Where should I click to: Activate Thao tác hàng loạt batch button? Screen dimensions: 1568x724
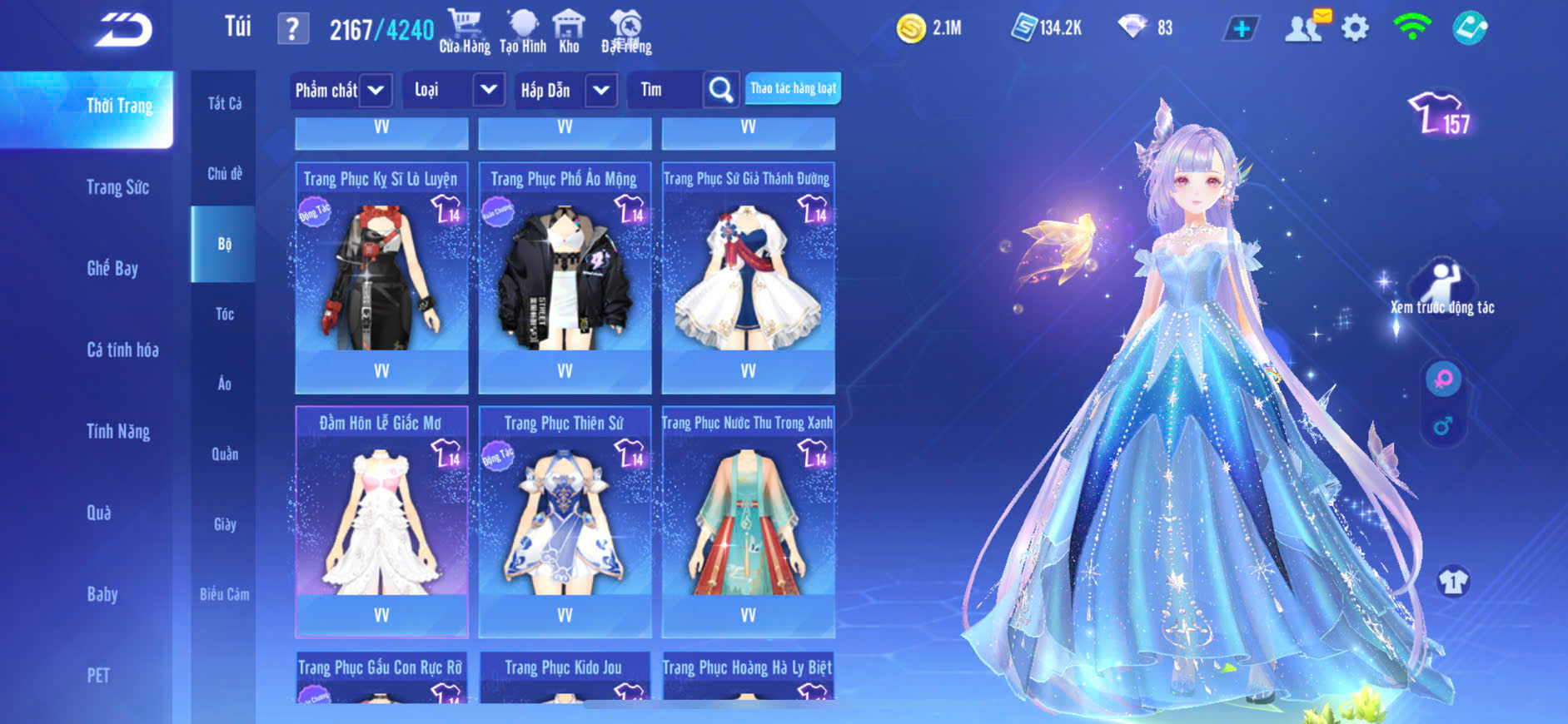click(x=793, y=88)
